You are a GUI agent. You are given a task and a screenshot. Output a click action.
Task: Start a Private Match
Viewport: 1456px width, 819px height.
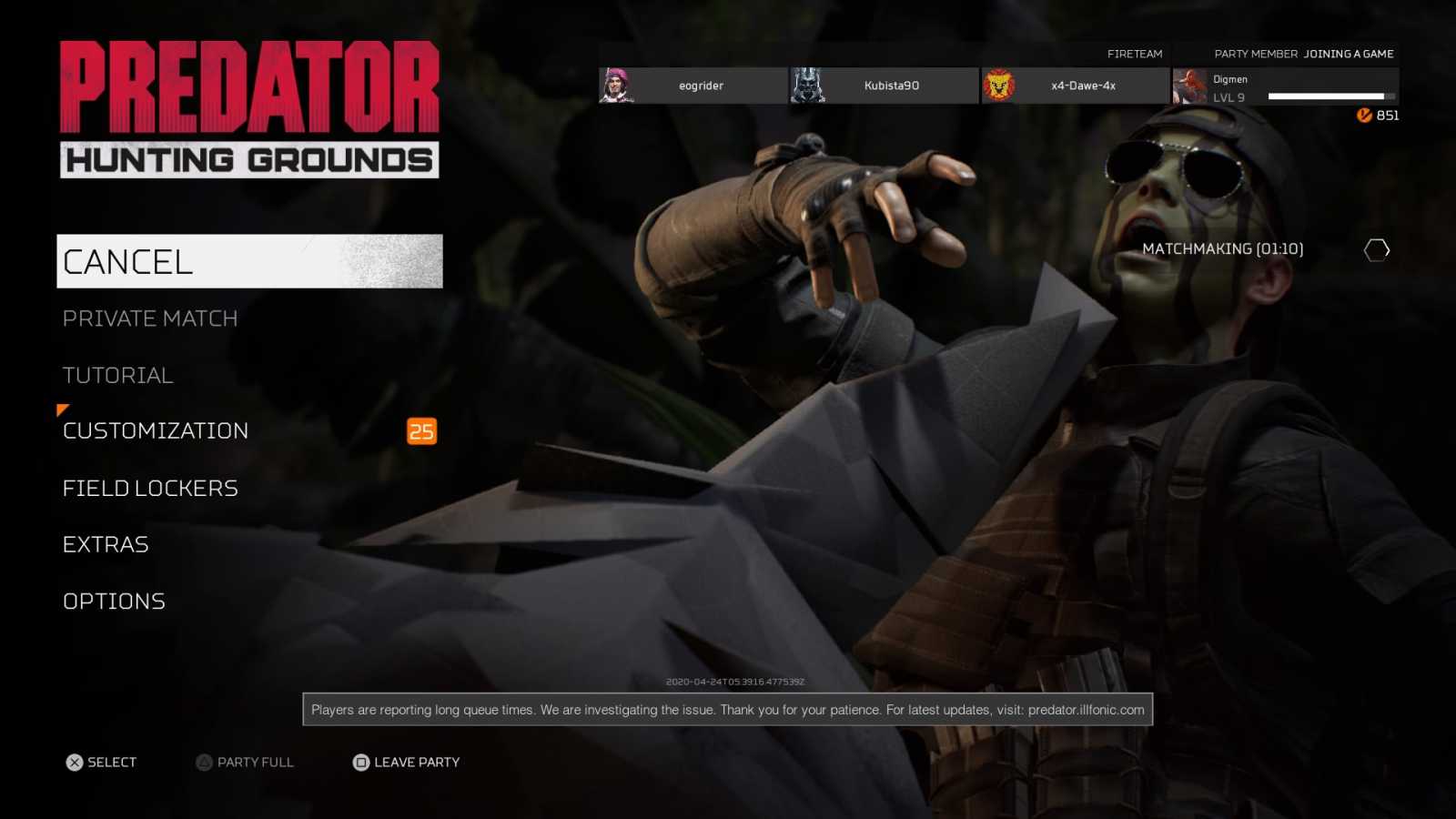point(150,318)
